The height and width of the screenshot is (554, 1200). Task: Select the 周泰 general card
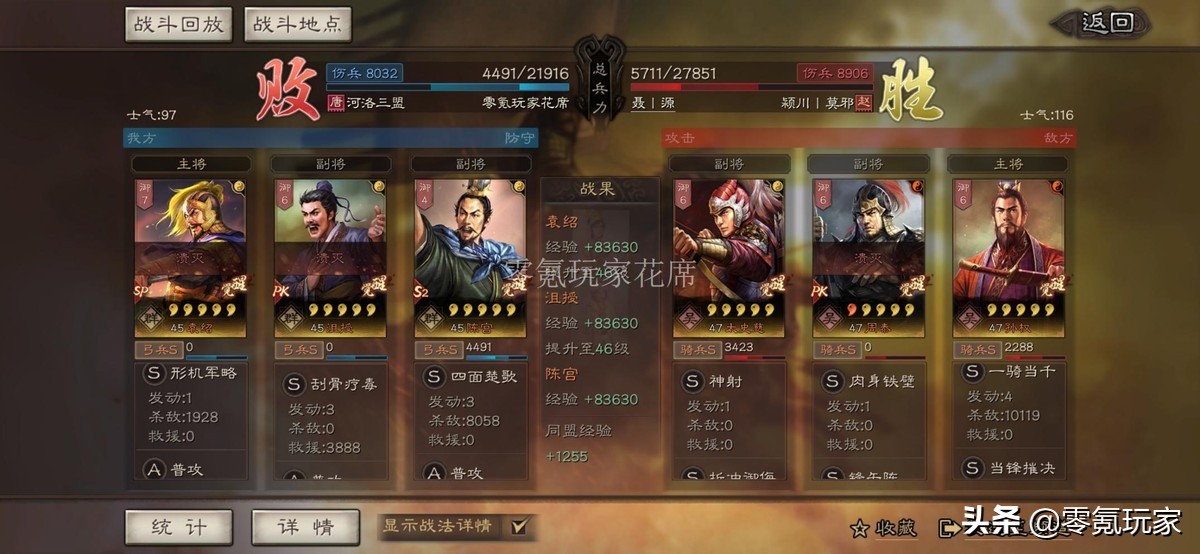[x=867, y=257]
